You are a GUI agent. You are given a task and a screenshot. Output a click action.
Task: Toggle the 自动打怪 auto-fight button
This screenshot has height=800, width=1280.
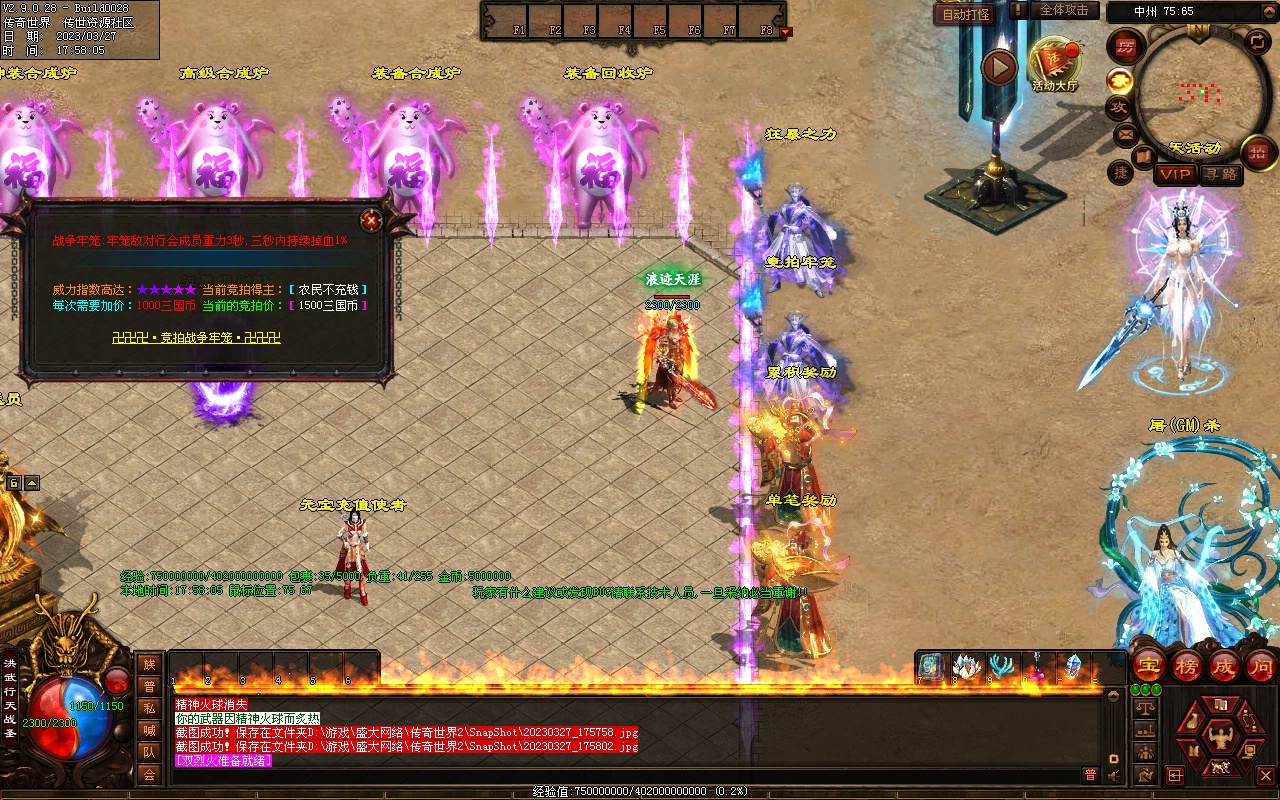pyautogui.click(x=966, y=15)
